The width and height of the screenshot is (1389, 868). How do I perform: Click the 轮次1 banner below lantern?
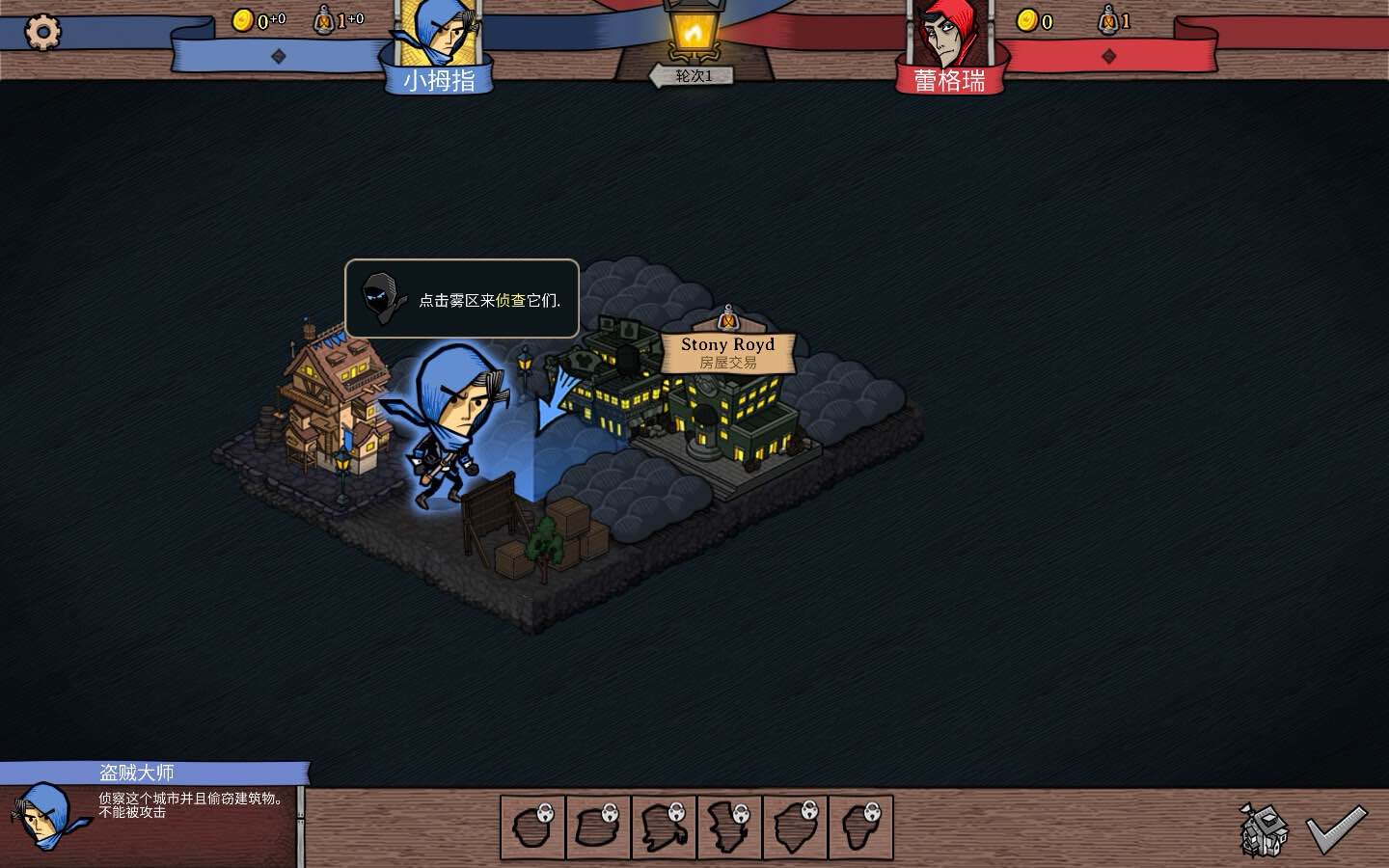(x=691, y=75)
